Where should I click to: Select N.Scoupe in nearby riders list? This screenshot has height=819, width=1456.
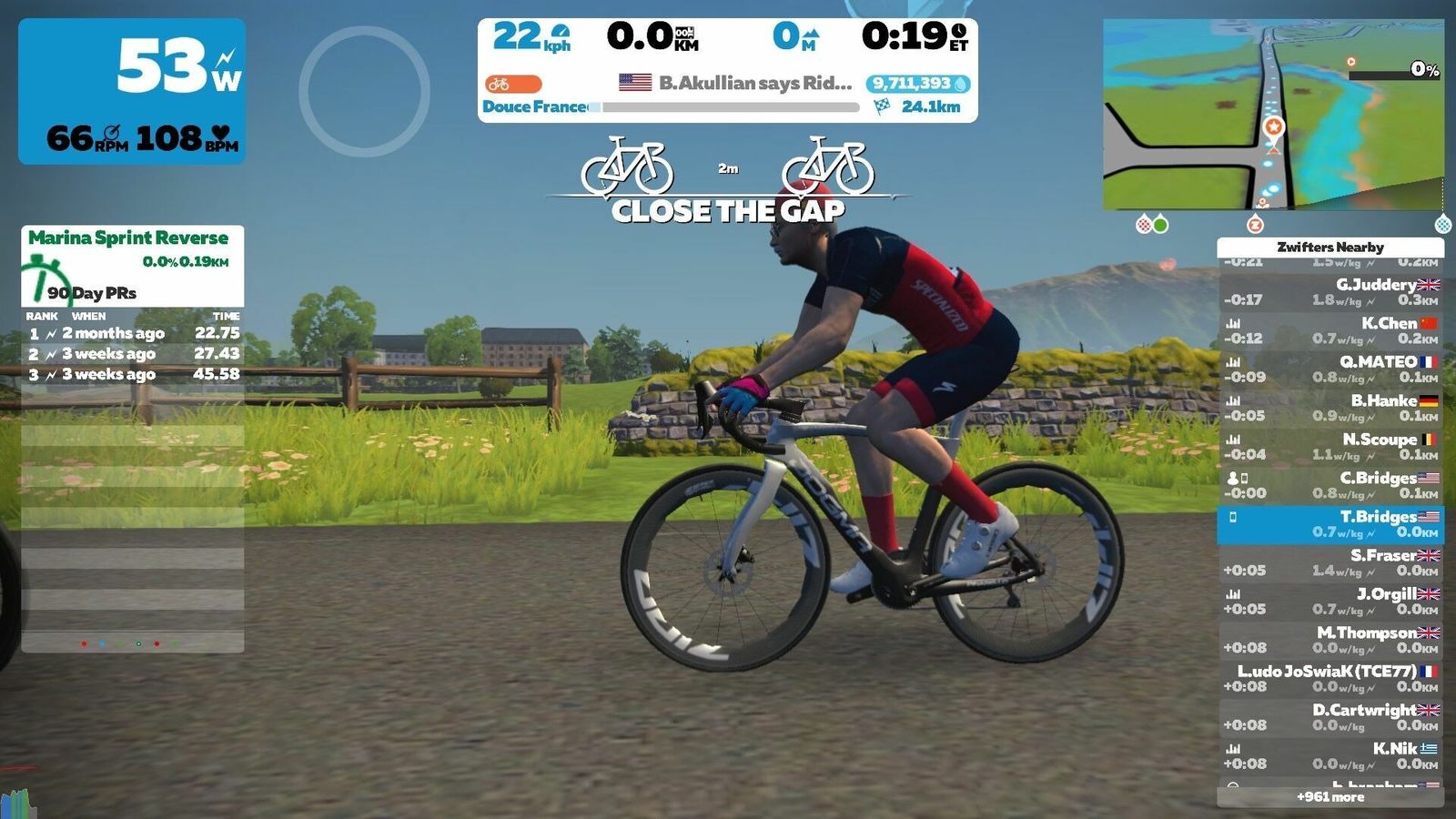point(1330,447)
